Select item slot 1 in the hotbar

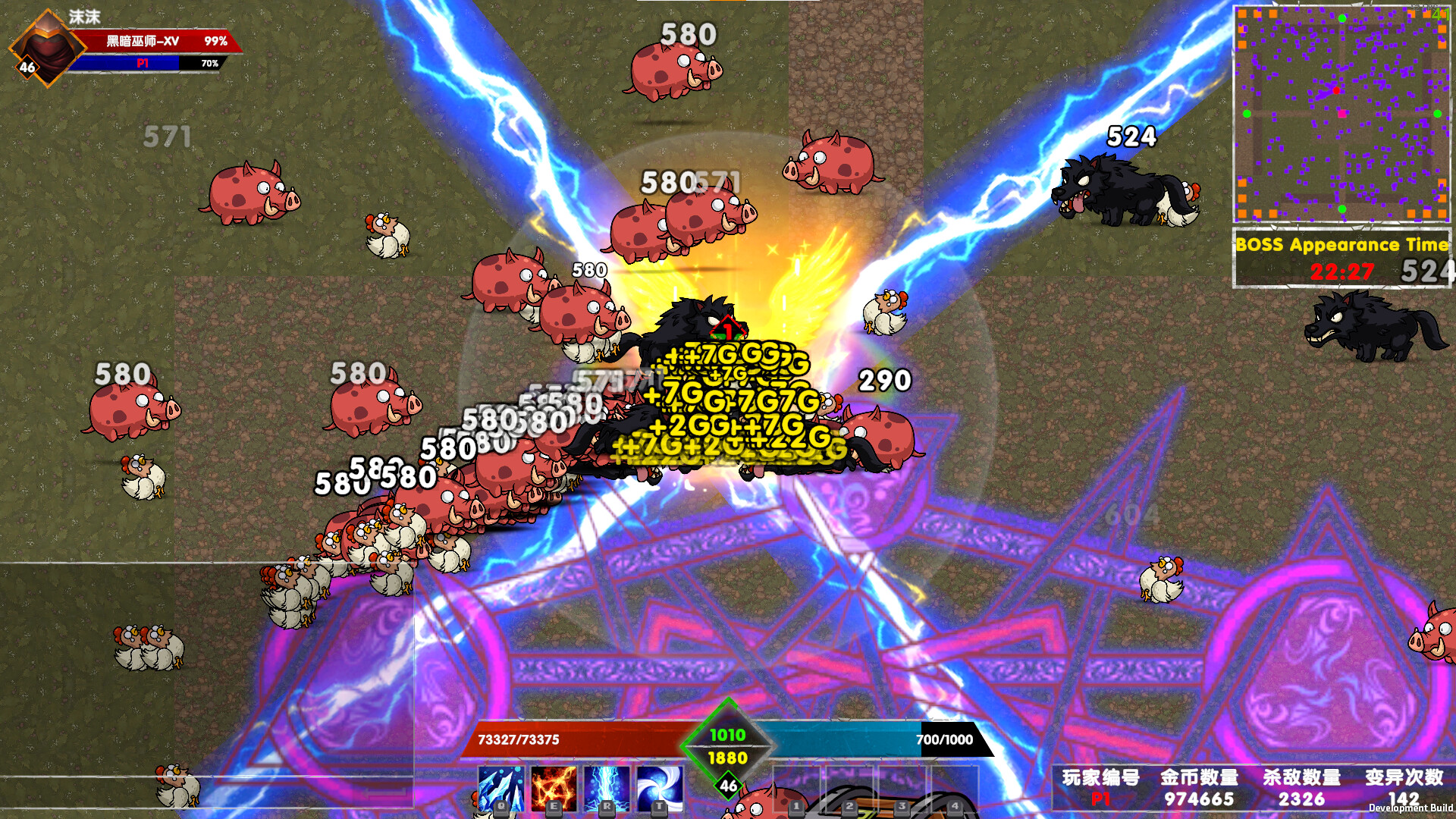[x=799, y=789]
